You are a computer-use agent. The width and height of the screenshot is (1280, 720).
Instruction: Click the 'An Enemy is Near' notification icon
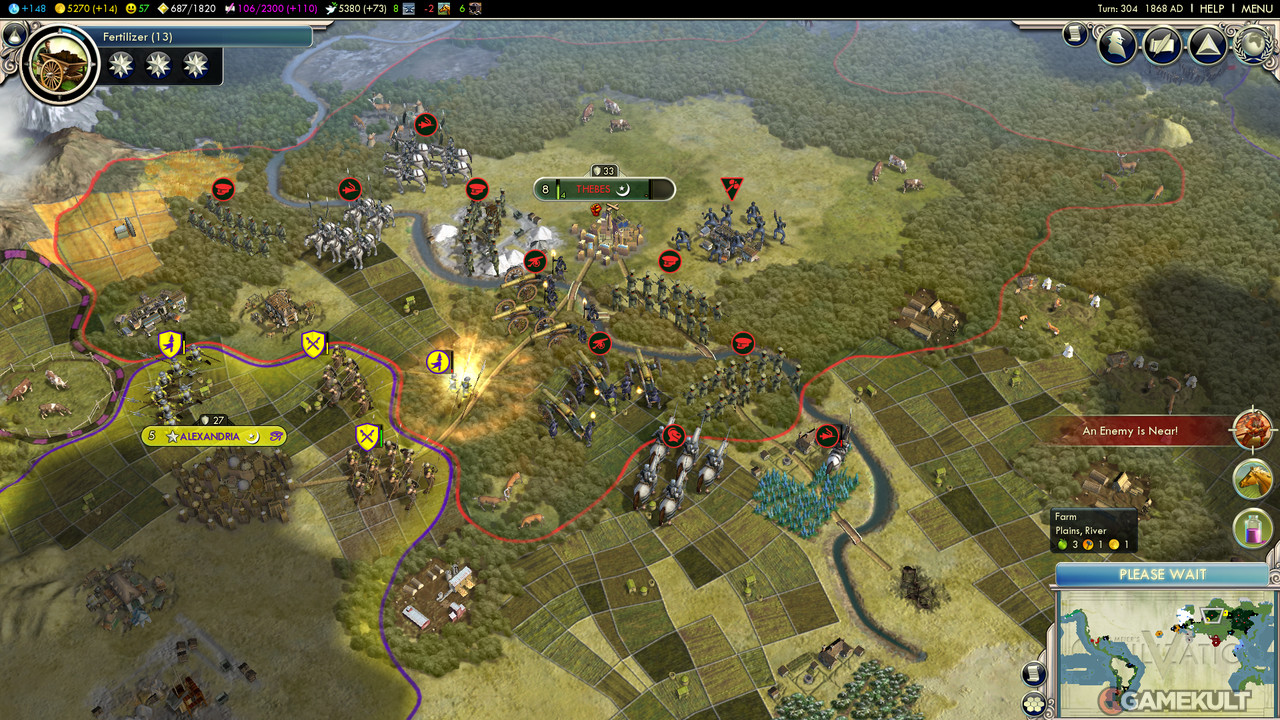1253,431
